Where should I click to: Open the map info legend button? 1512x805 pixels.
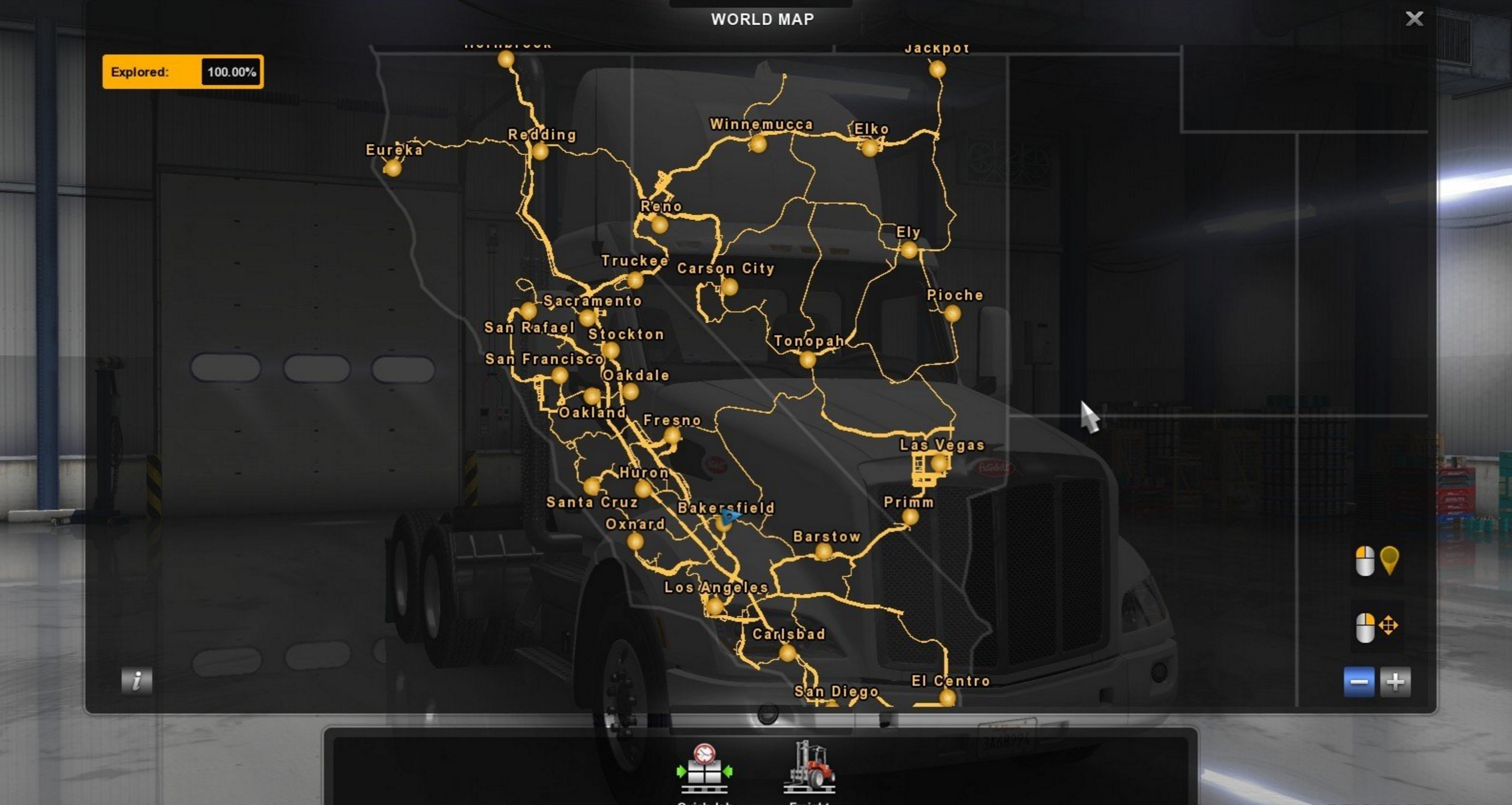click(x=137, y=681)
